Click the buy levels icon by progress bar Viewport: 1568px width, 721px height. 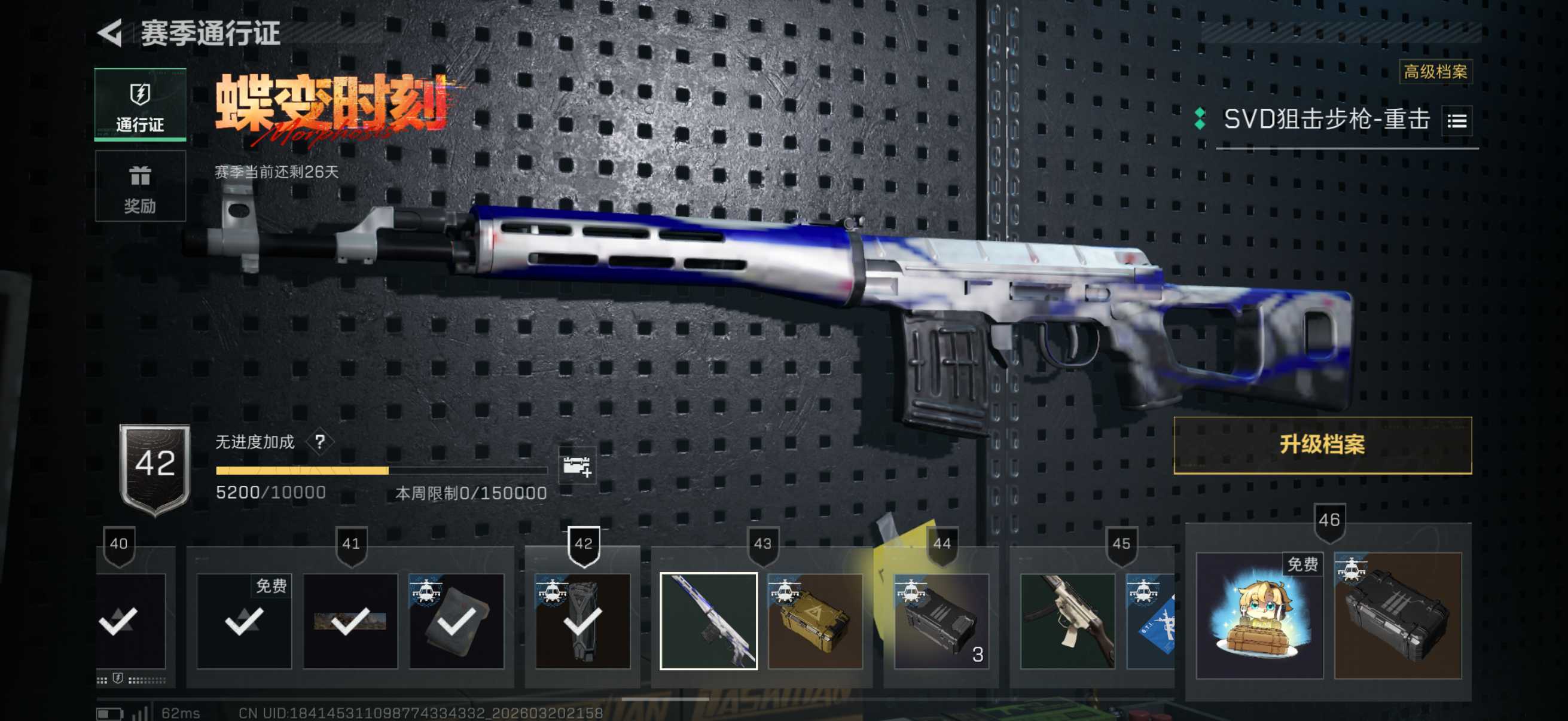click(x=576, y=467)
